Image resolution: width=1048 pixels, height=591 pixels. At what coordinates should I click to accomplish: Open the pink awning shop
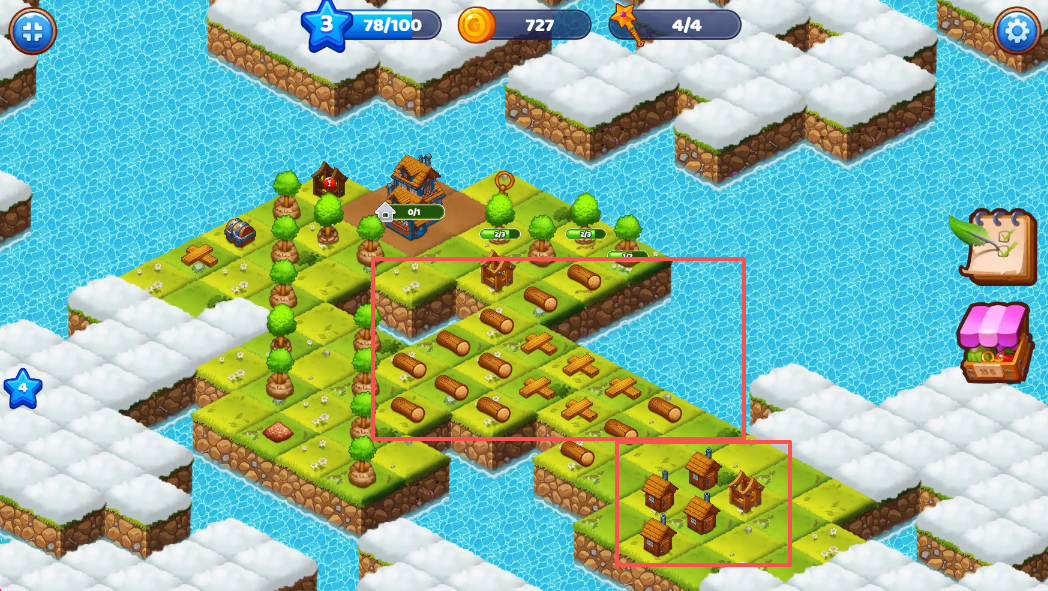click(x=994, y=342)
